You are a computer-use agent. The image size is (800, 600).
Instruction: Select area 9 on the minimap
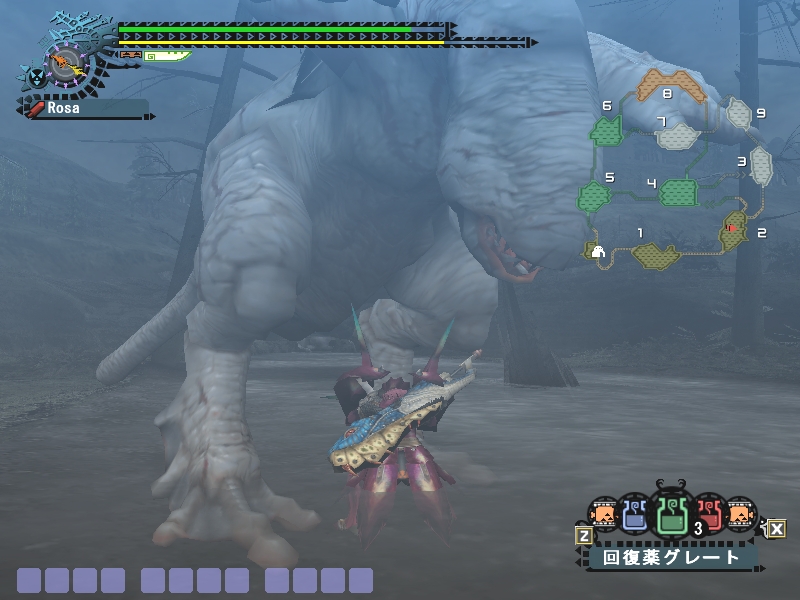click(739, 113)
